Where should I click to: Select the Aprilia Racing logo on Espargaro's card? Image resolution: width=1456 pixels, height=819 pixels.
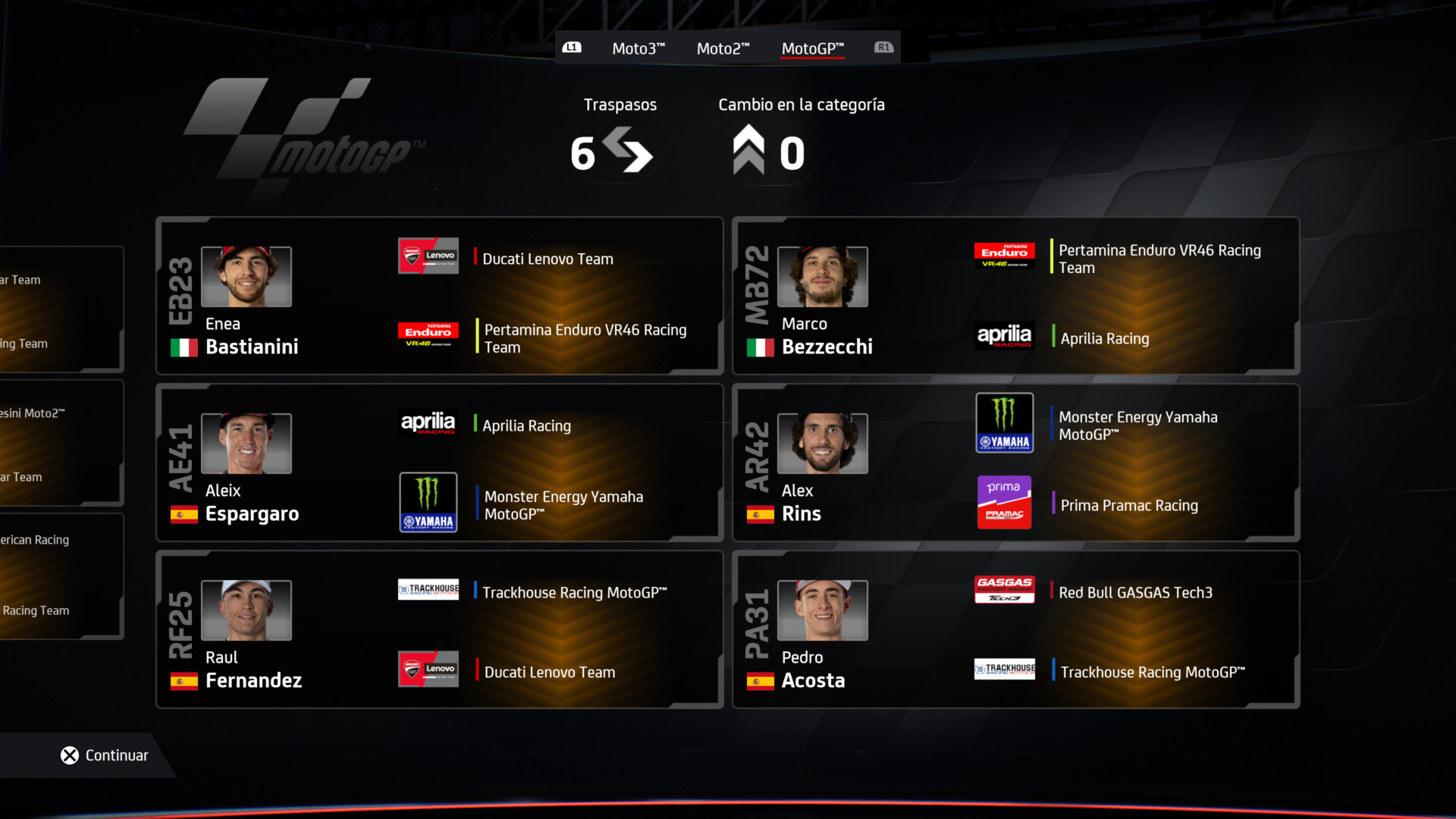(x=428, y=422)
